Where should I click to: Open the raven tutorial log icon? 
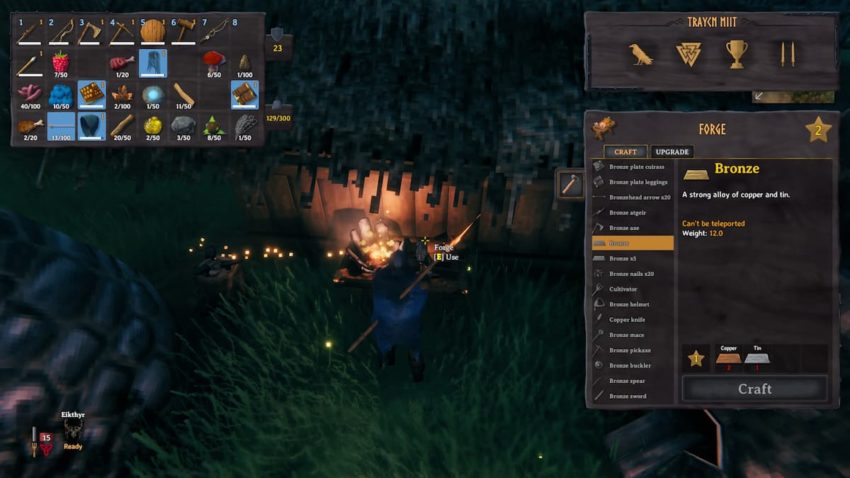(x=641, y=55)
